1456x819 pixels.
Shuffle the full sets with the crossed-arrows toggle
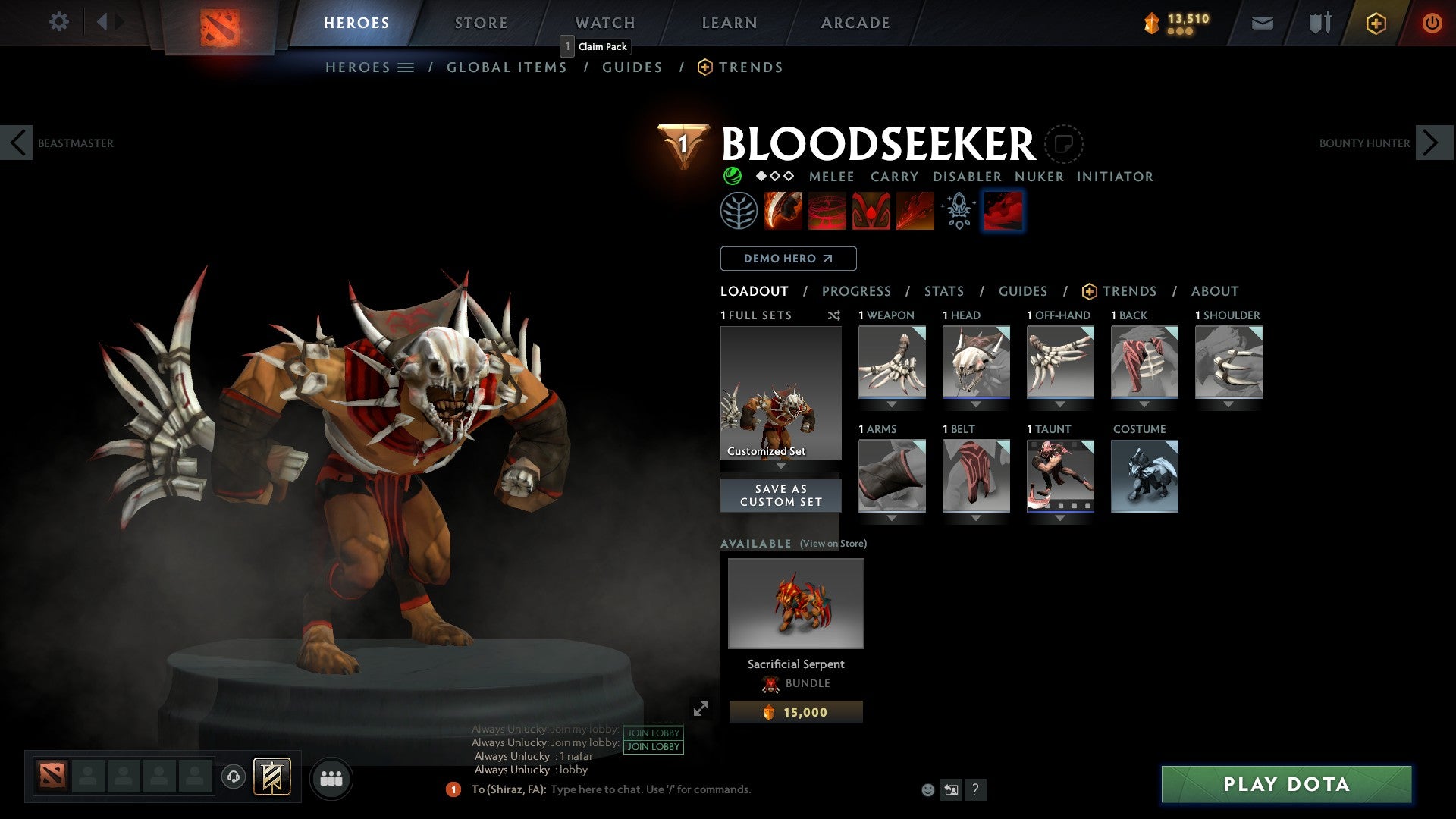click(x=834, y=315)
